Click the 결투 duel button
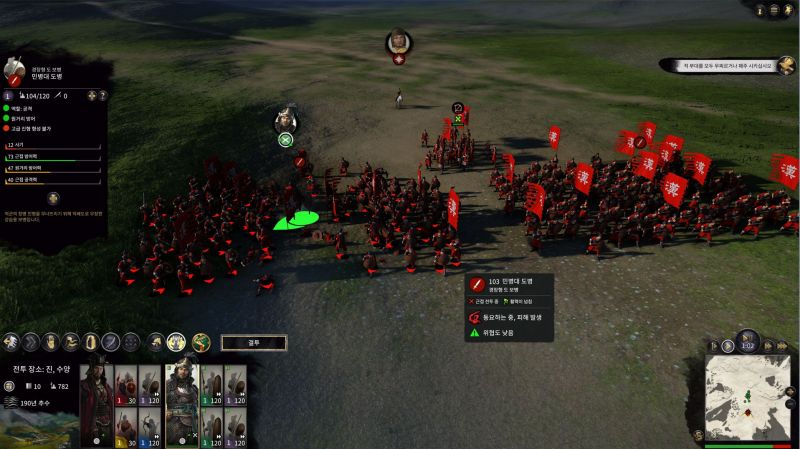This screenshot has height=449, width=800. (x=253, y=342)
